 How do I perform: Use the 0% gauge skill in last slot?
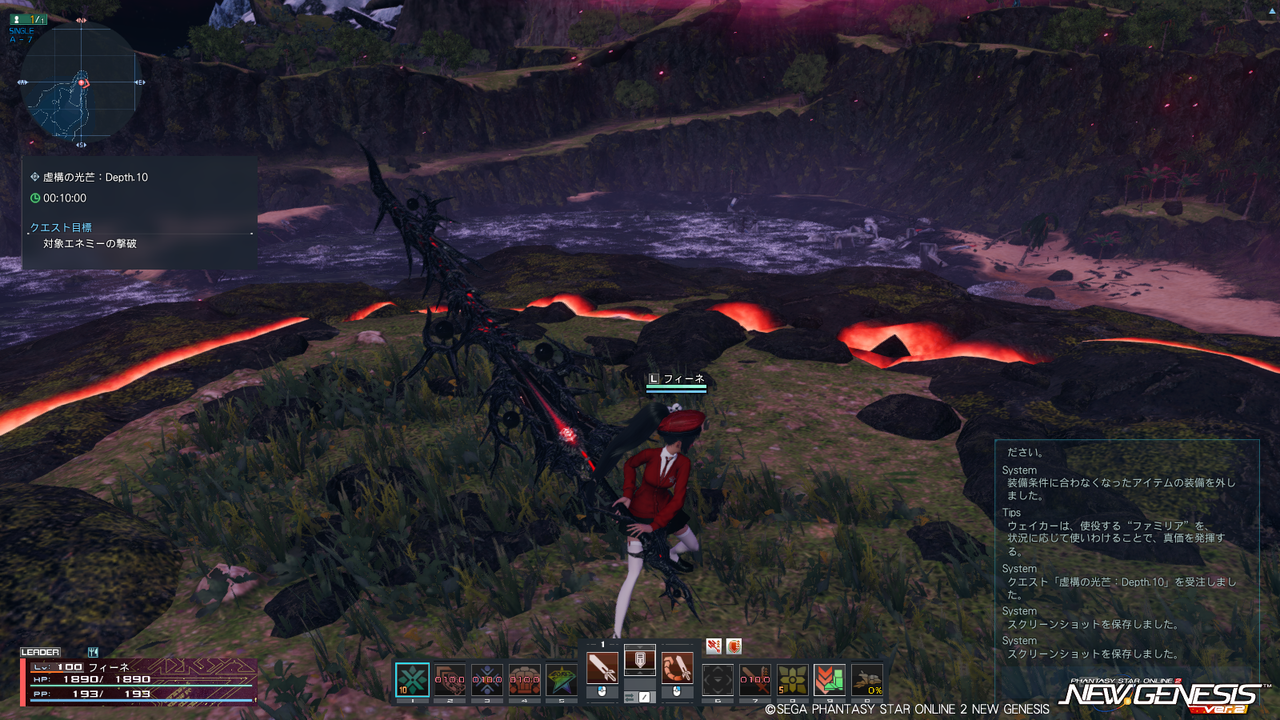[867, 680]
